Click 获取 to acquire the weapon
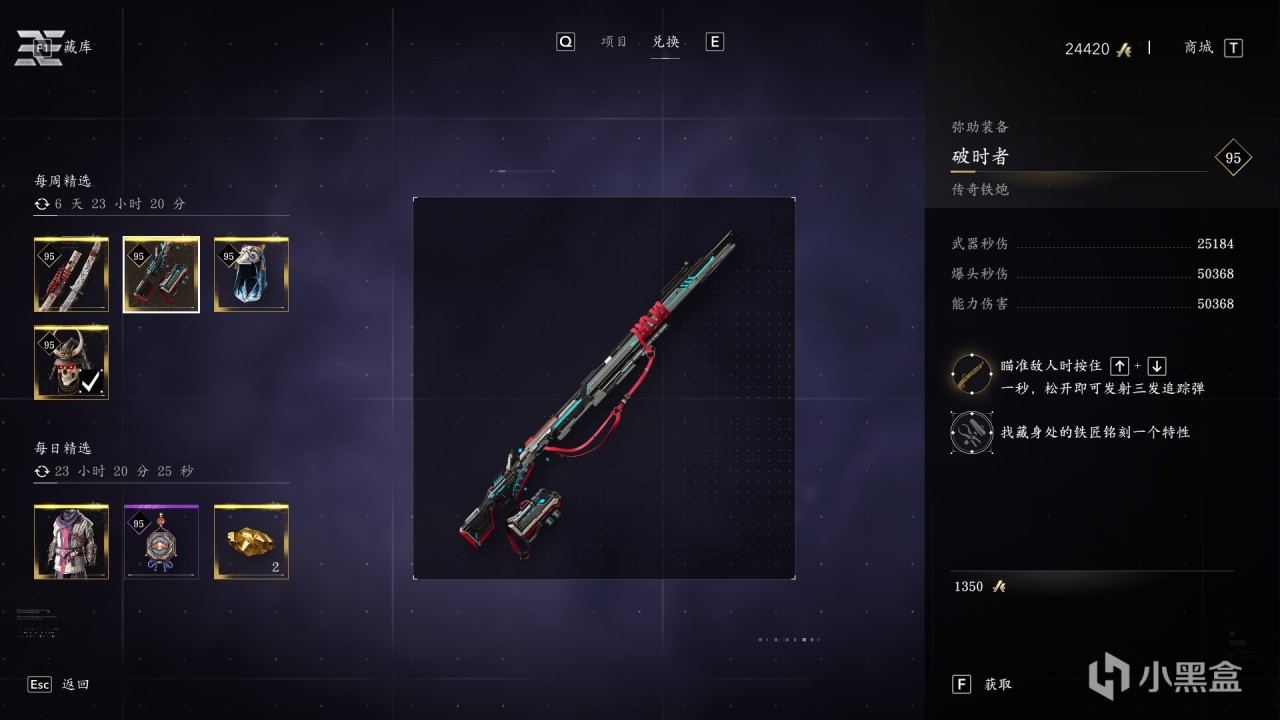Image resolution: width=1280 pixels, height=720 pixels. coord(997,684)
